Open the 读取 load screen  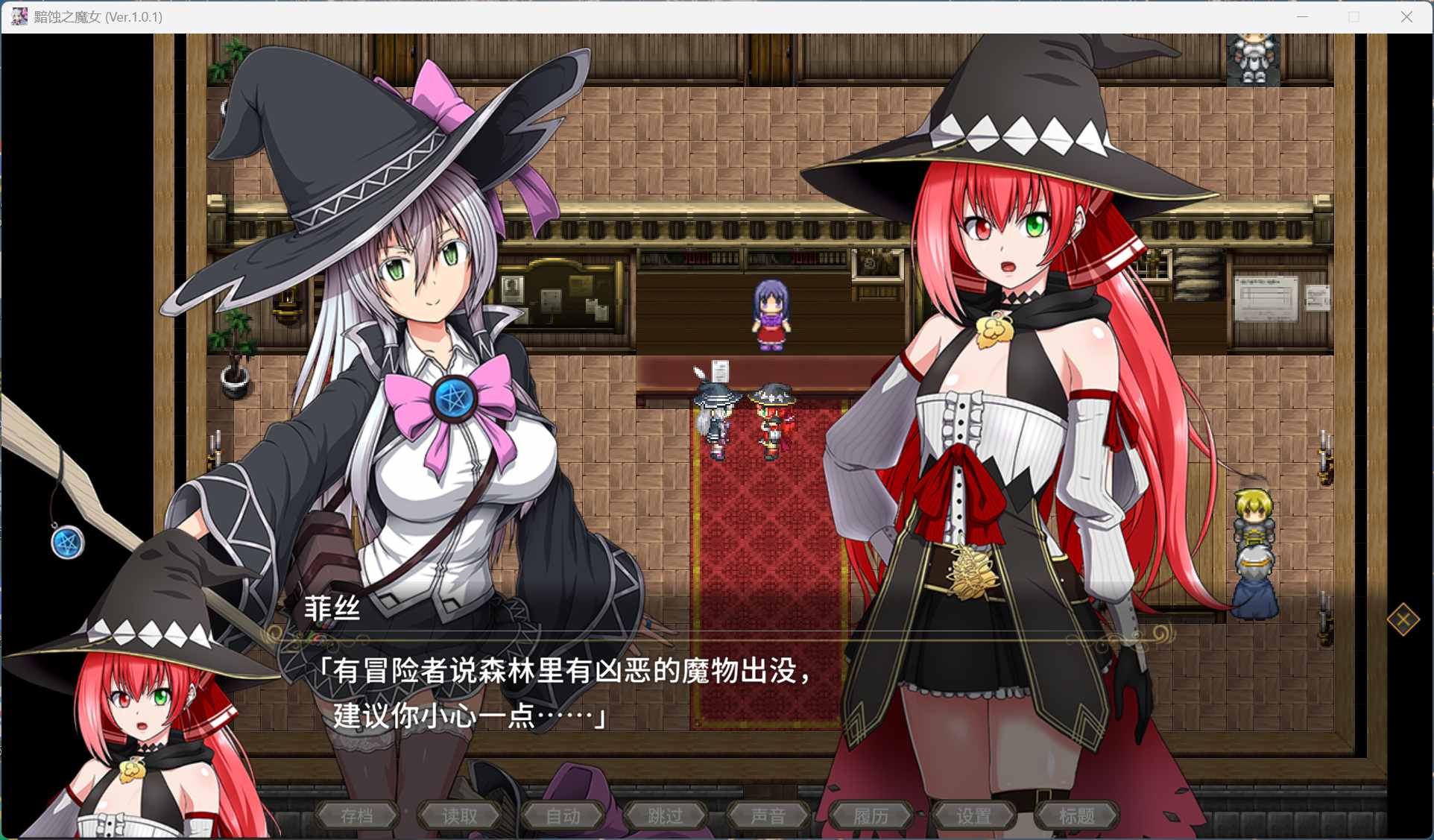[x=459, y=815]
